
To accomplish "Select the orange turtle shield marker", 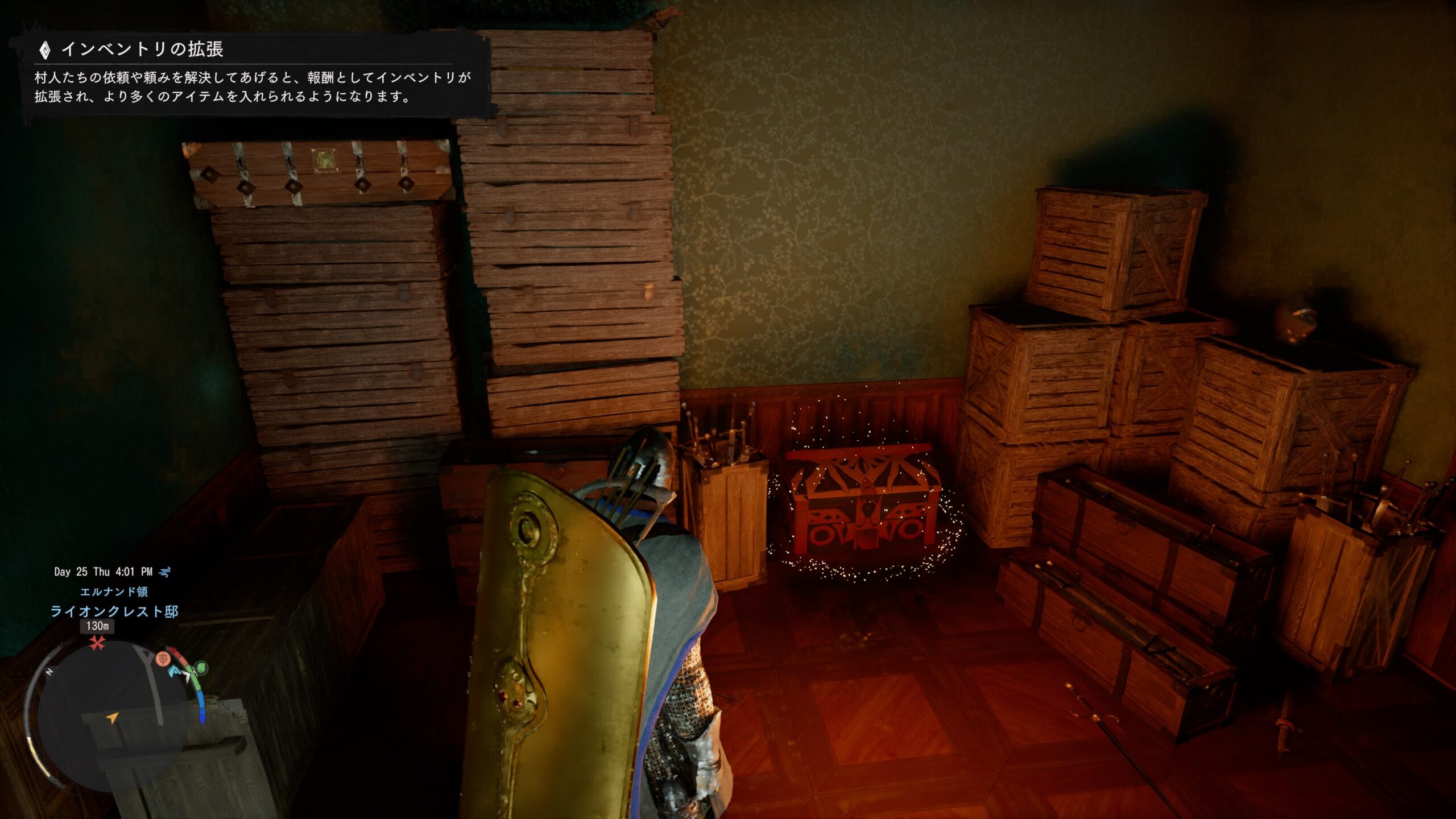I will point(163,658).
